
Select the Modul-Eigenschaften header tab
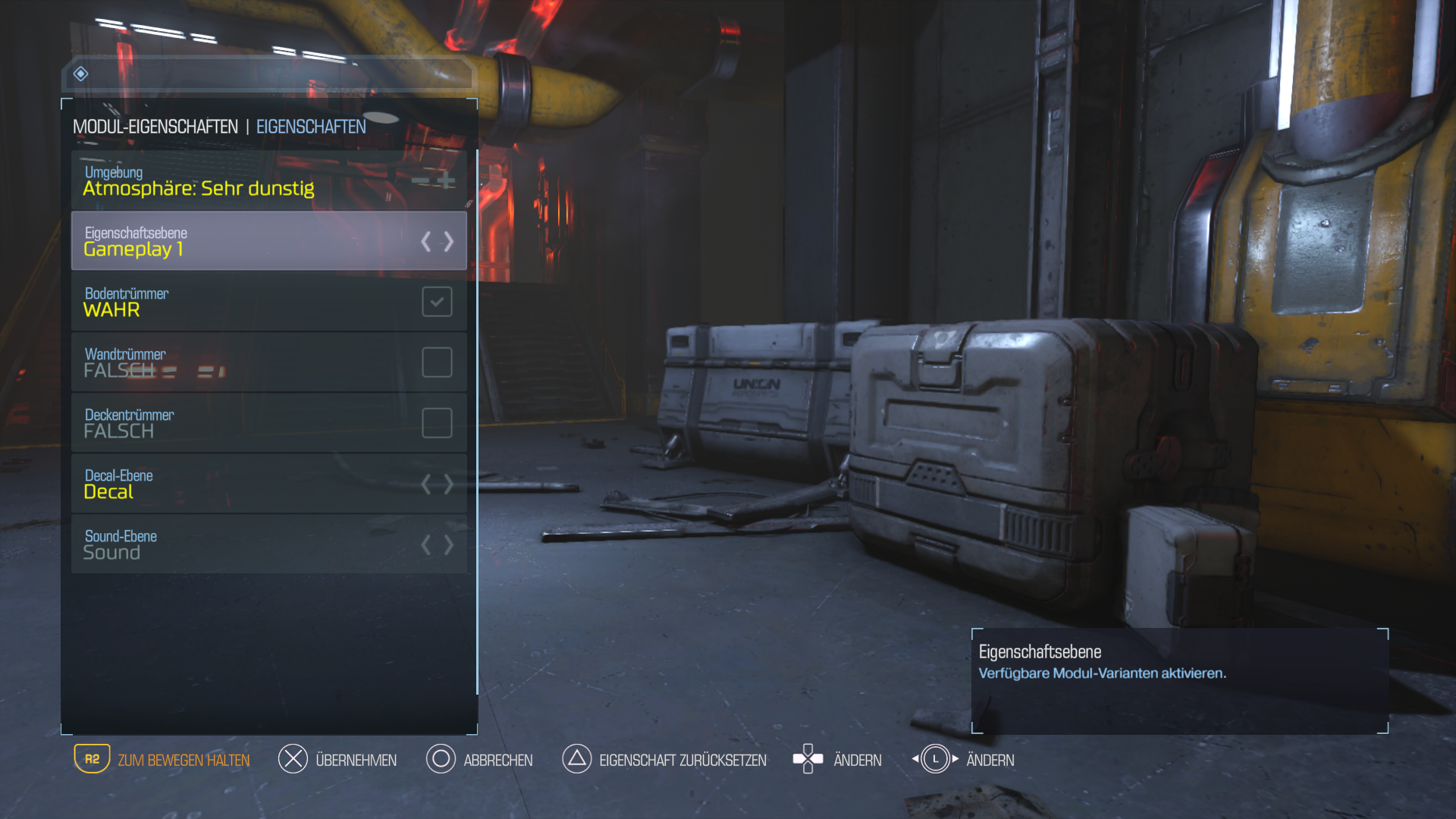155,127
